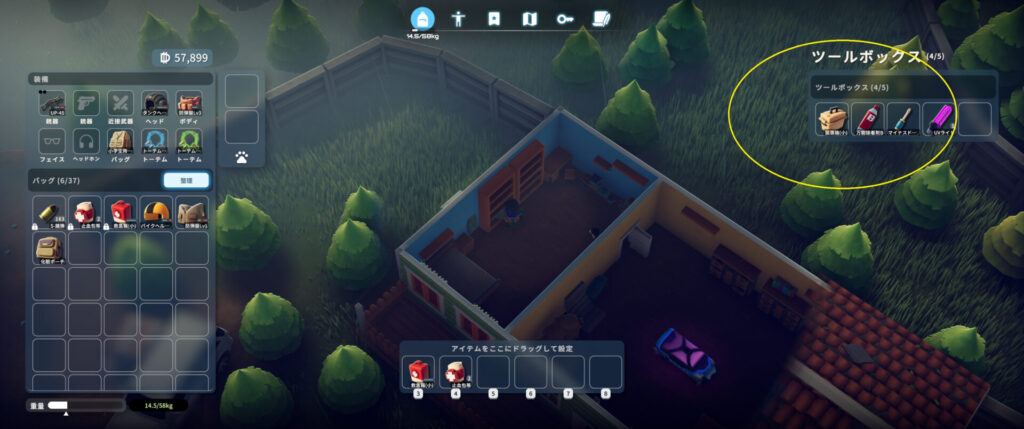Click the pet paw icon
The width and height of the screenshot is (1024, 429).
tap(242, 157)
